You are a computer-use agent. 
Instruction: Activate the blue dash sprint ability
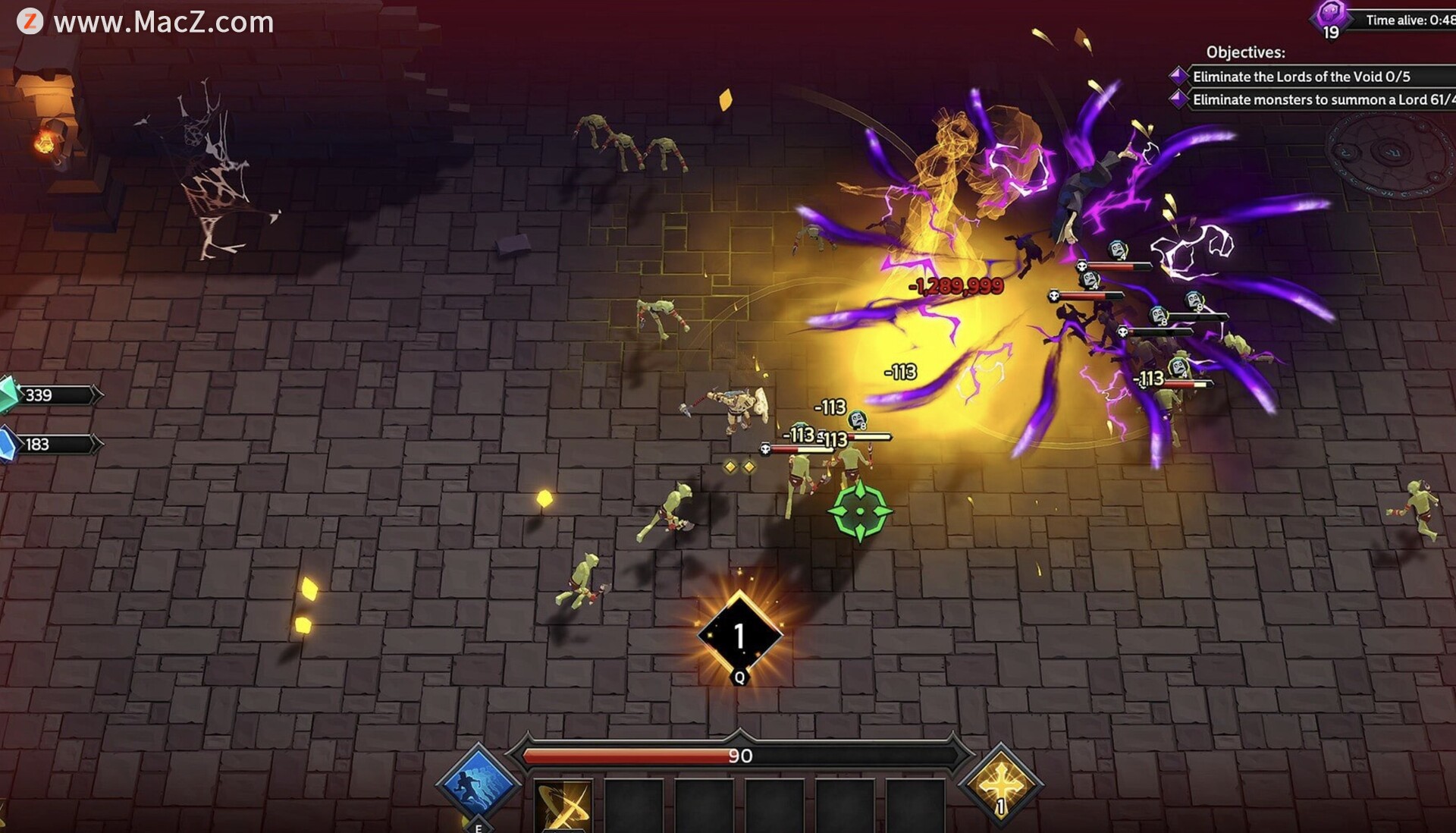pyautogui.click(x=478, y=785)
